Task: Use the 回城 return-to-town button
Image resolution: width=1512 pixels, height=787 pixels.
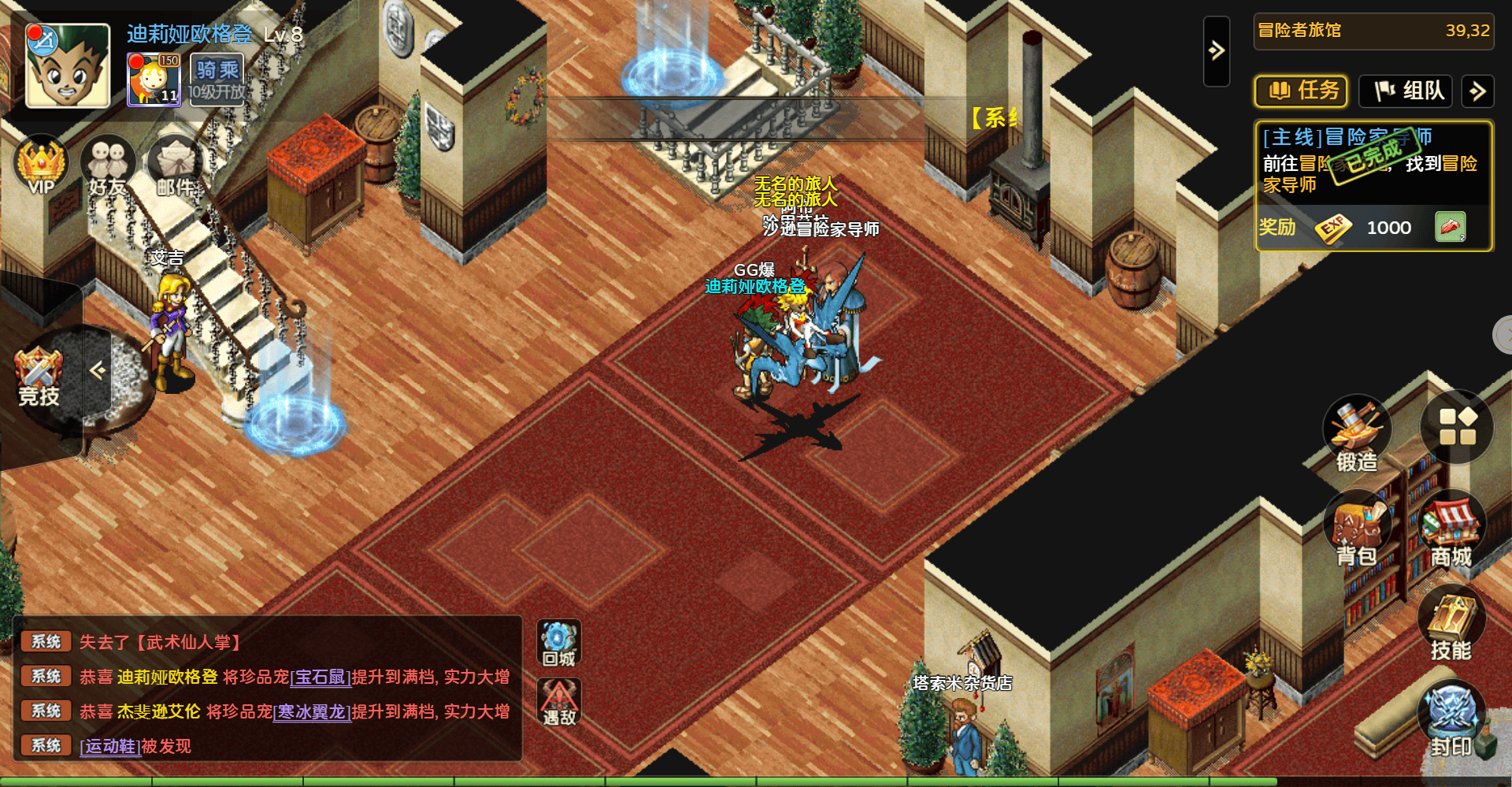Action: pyautogui.click(x=559, y=644)
